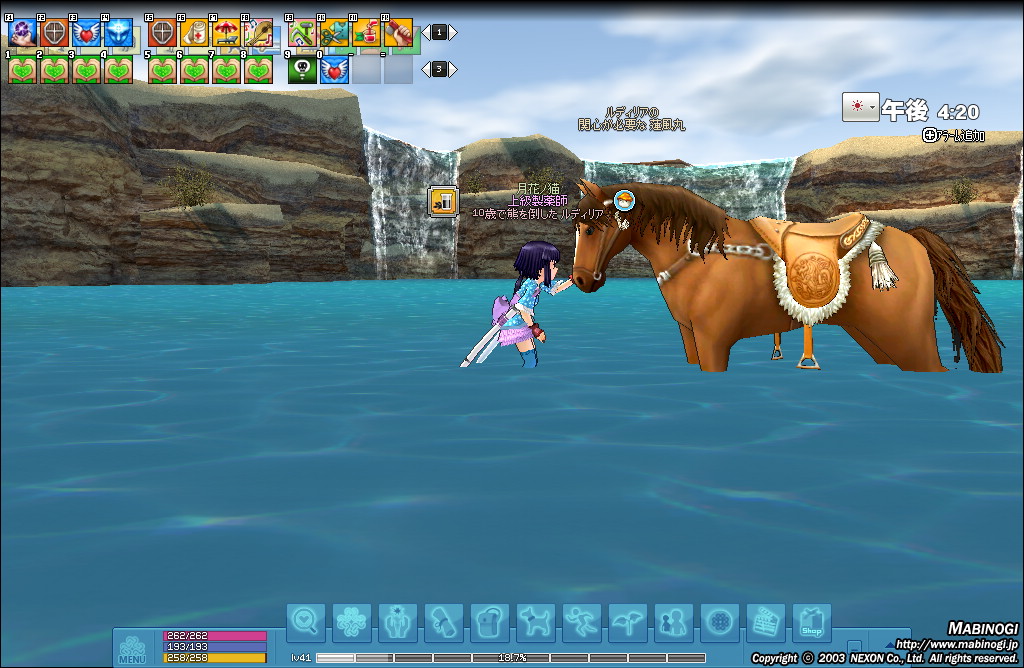This screenshot has width=1024, height=668.
Task: Open the pet menu with the dog icon
Action: click(536, 623)
